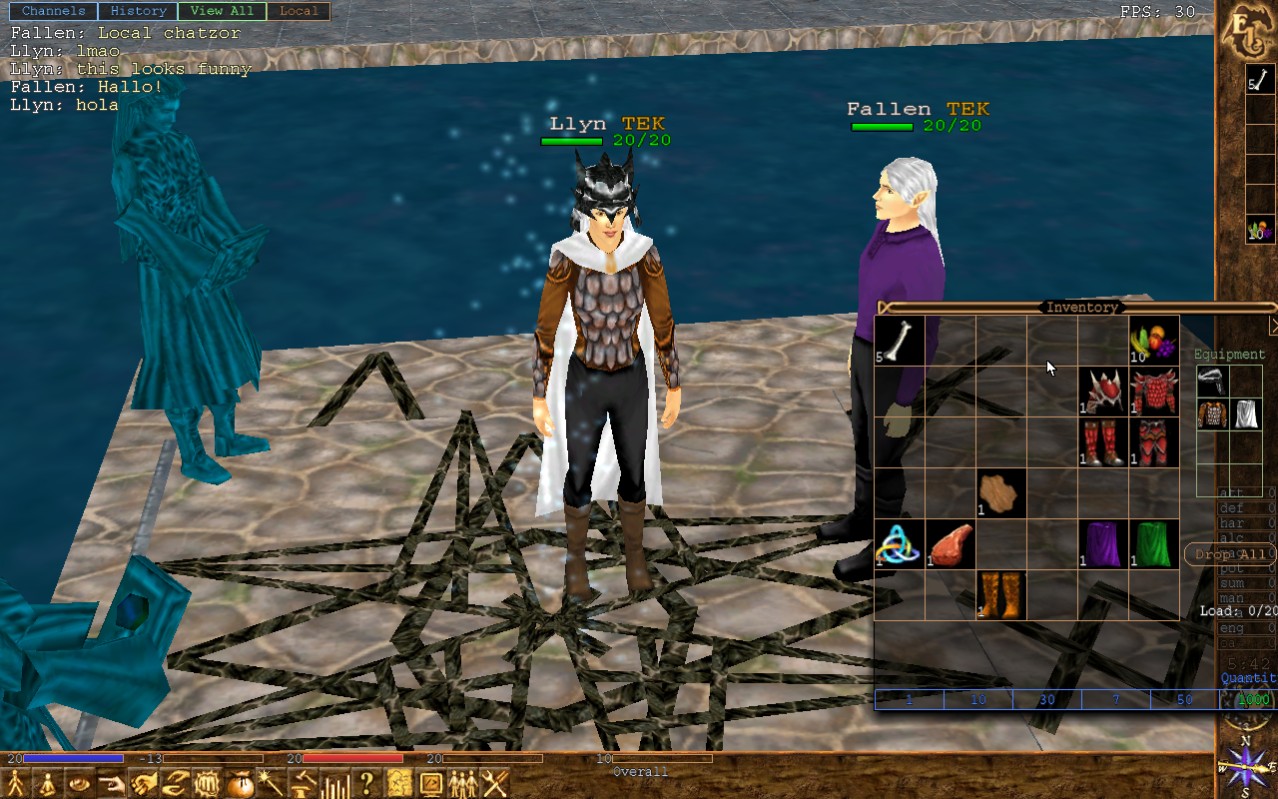This screenshot has height=799, width=1278.
Task: Open the History chat tab
Action: [138, 11]
